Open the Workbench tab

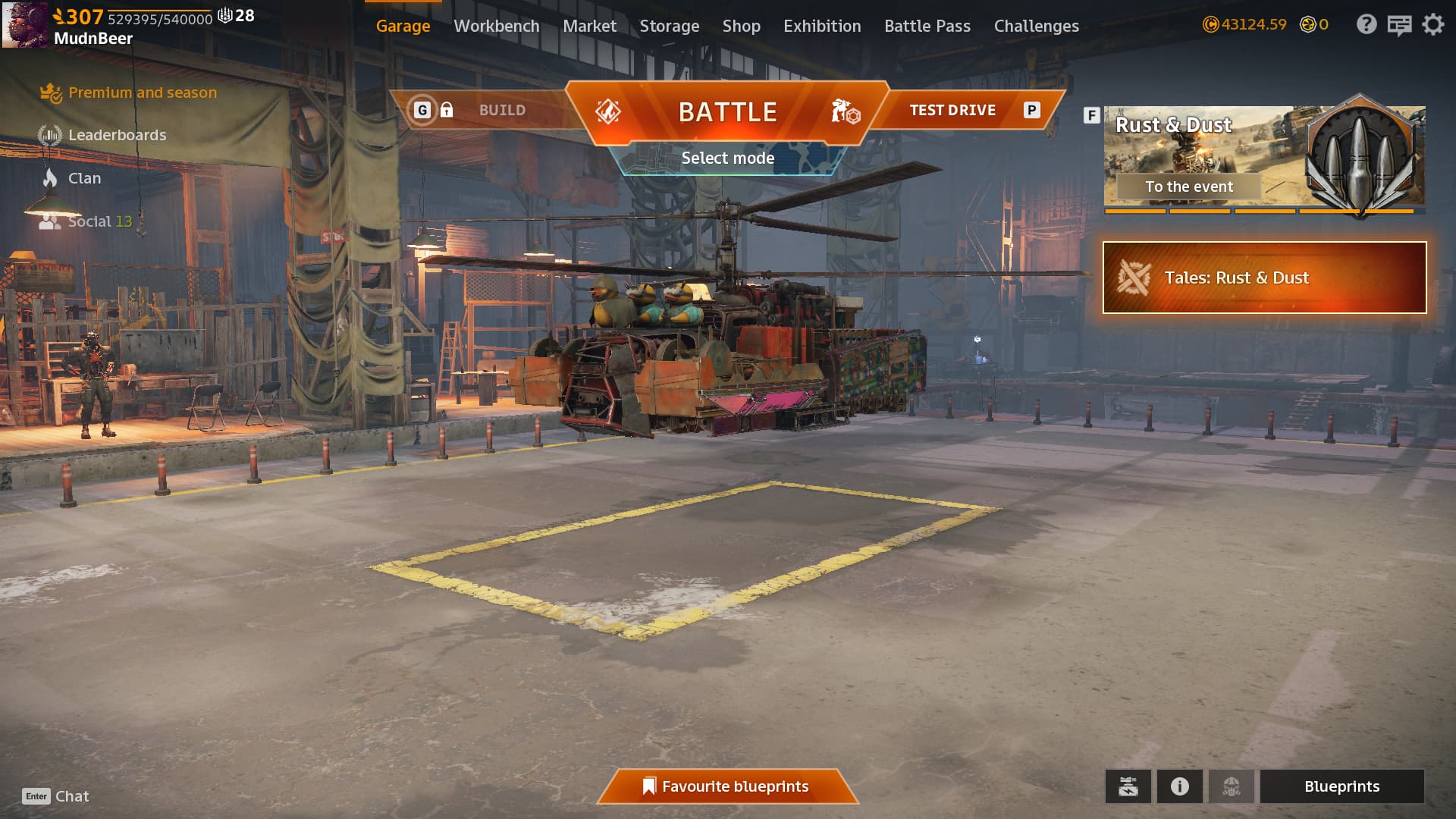click(x=496, y=26)
